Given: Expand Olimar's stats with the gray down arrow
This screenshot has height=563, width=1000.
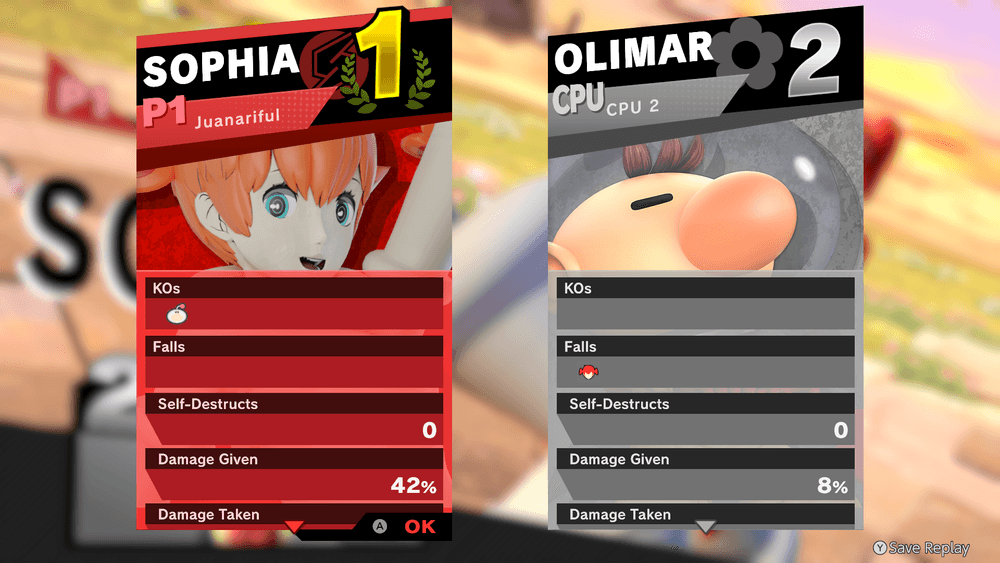Looking at the screenshot, I should 706,526.
